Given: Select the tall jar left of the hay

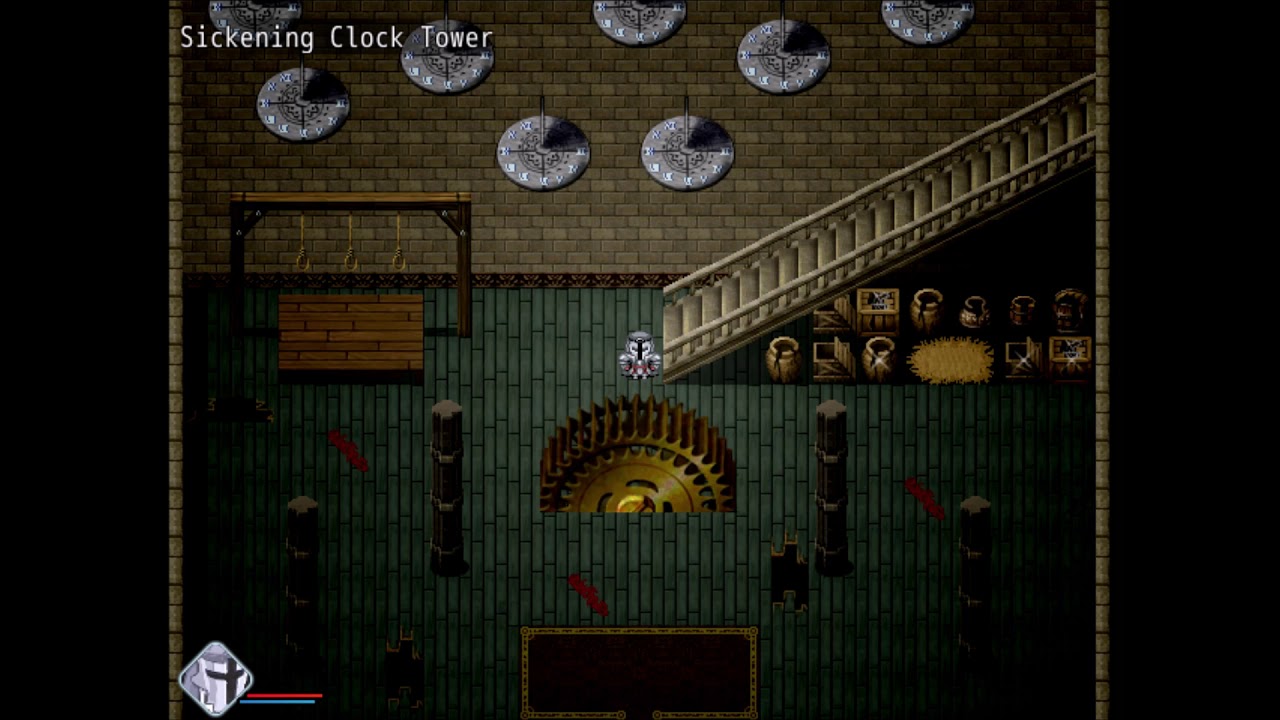Looking at the screenshot, I should [878, 358].
